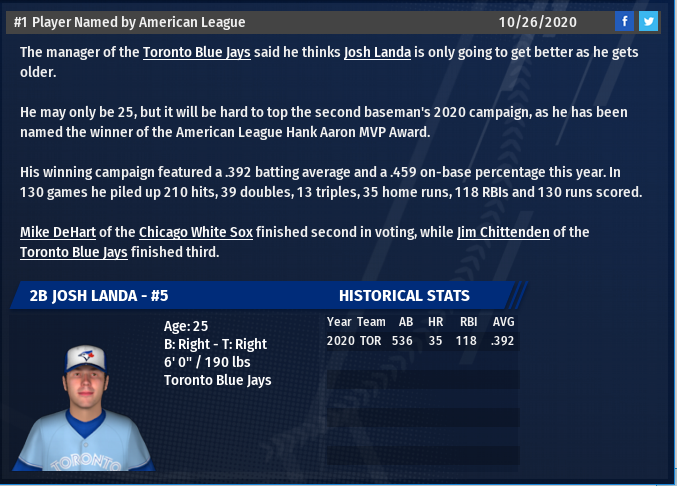This screenshot has height=486, width=677.
Task: Follow the Mike DeHart player link
Action: pyautogui.click(x=57, y=232)
